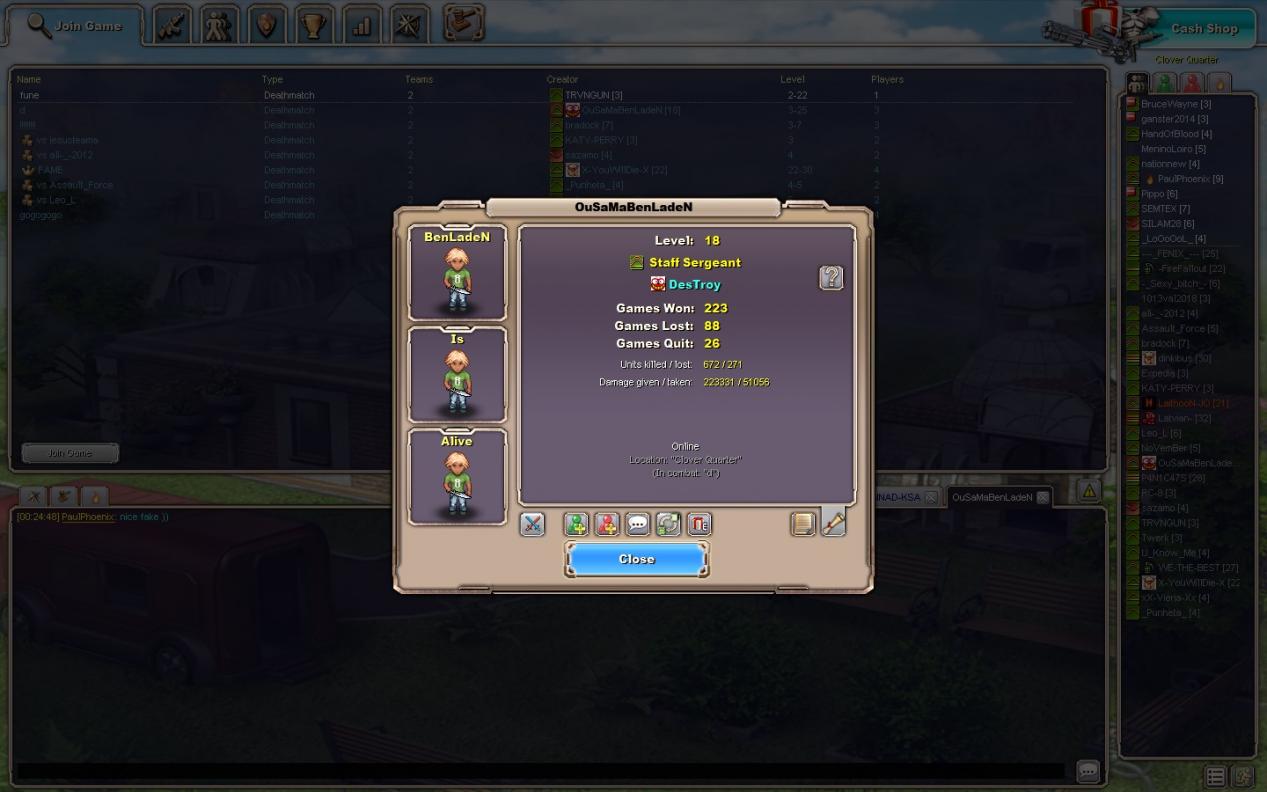Screen dimensions: 1267x792
Task: Click the question mark help button
Action: point(831,278)
